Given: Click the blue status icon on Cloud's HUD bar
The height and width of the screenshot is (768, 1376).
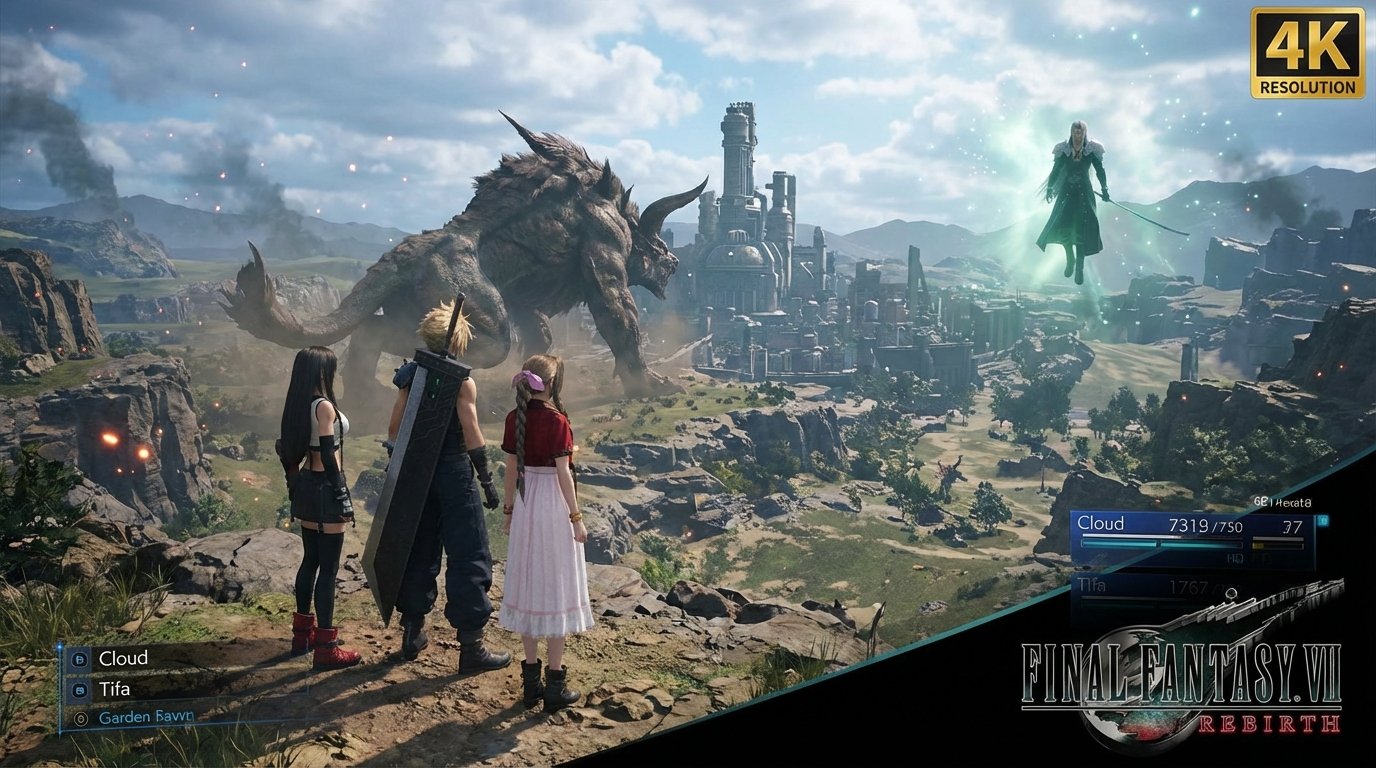Looking at the screenshot, I should tap(1323, 519).
